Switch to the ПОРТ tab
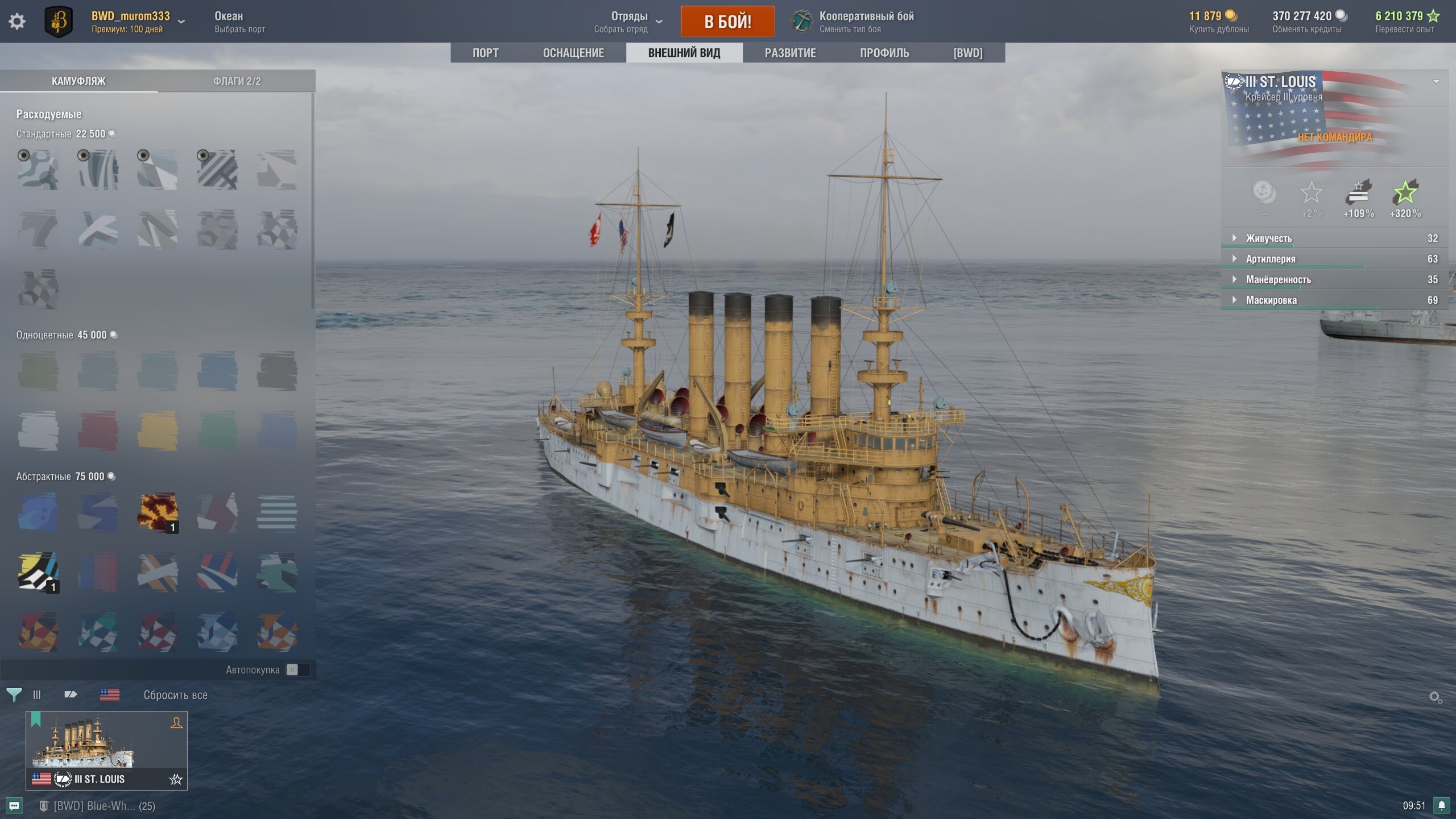The image size is (1456, 819). 485,53
